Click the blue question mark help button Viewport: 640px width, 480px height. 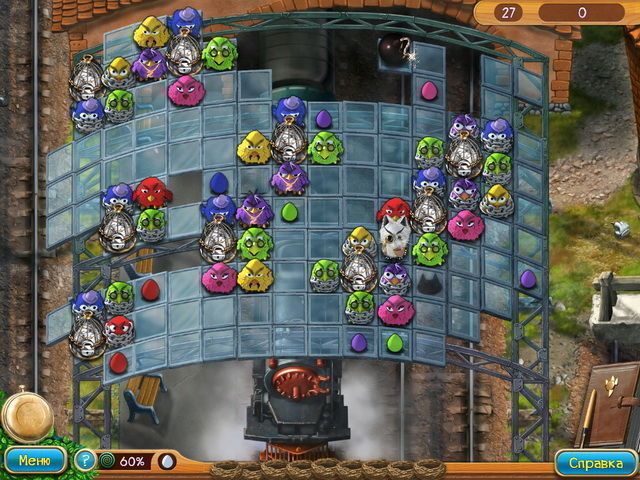86,461
